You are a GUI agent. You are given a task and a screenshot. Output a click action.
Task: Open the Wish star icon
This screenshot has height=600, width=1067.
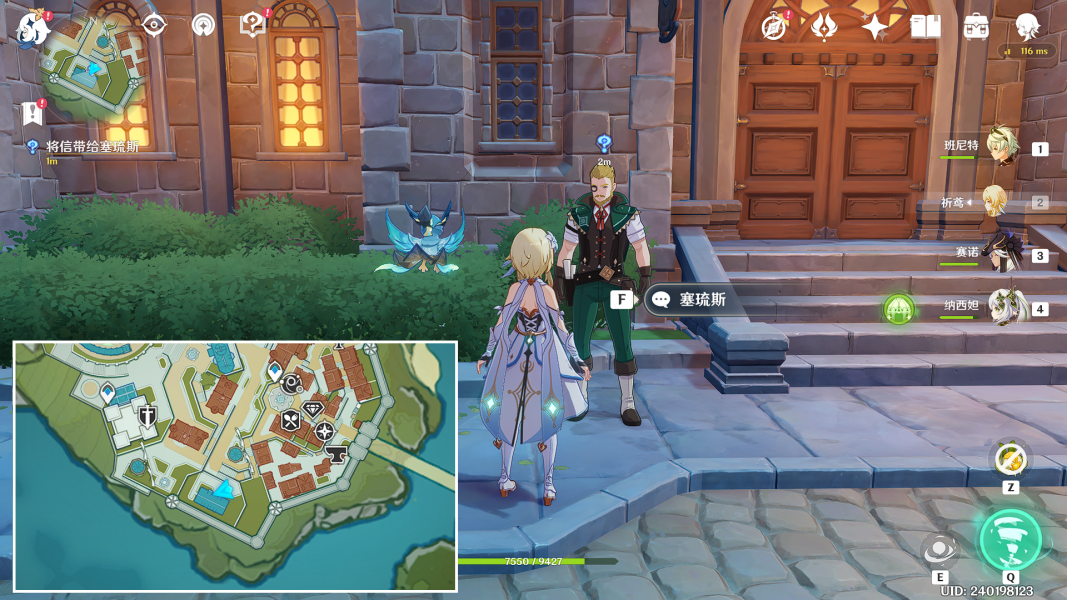pos(875,27)
